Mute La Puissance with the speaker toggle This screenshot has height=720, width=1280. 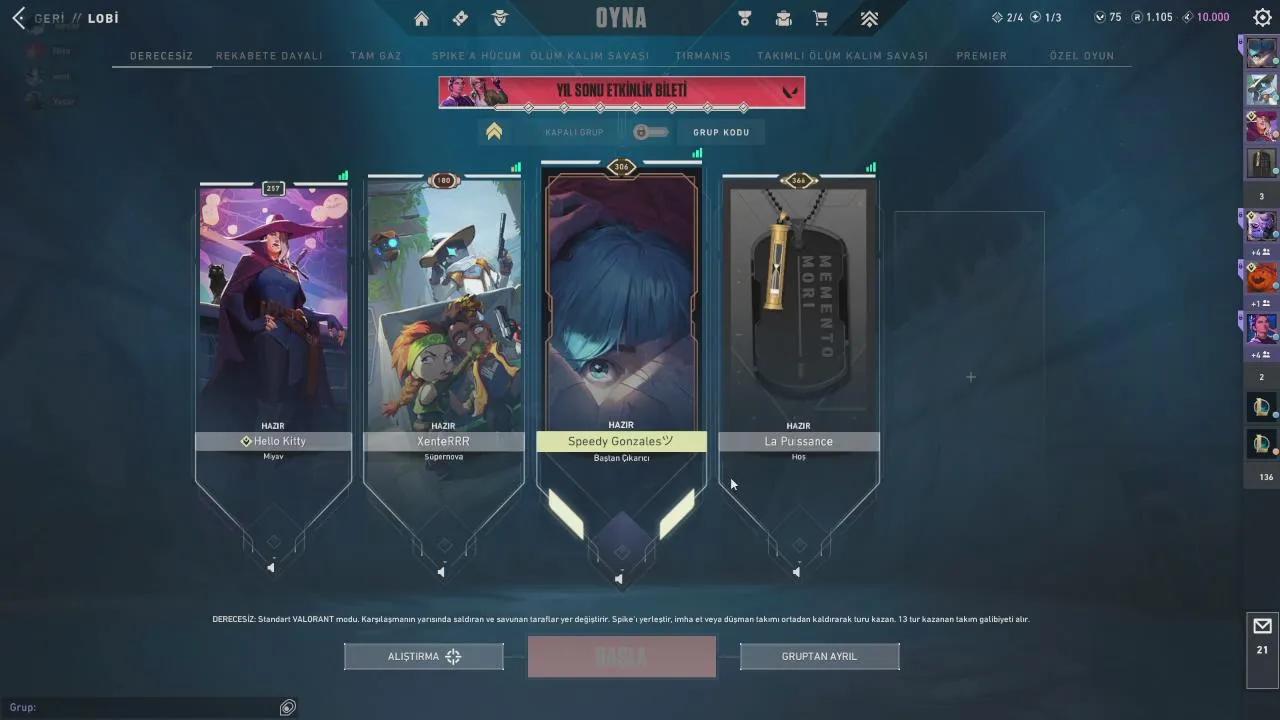click(x=796, y=572)
